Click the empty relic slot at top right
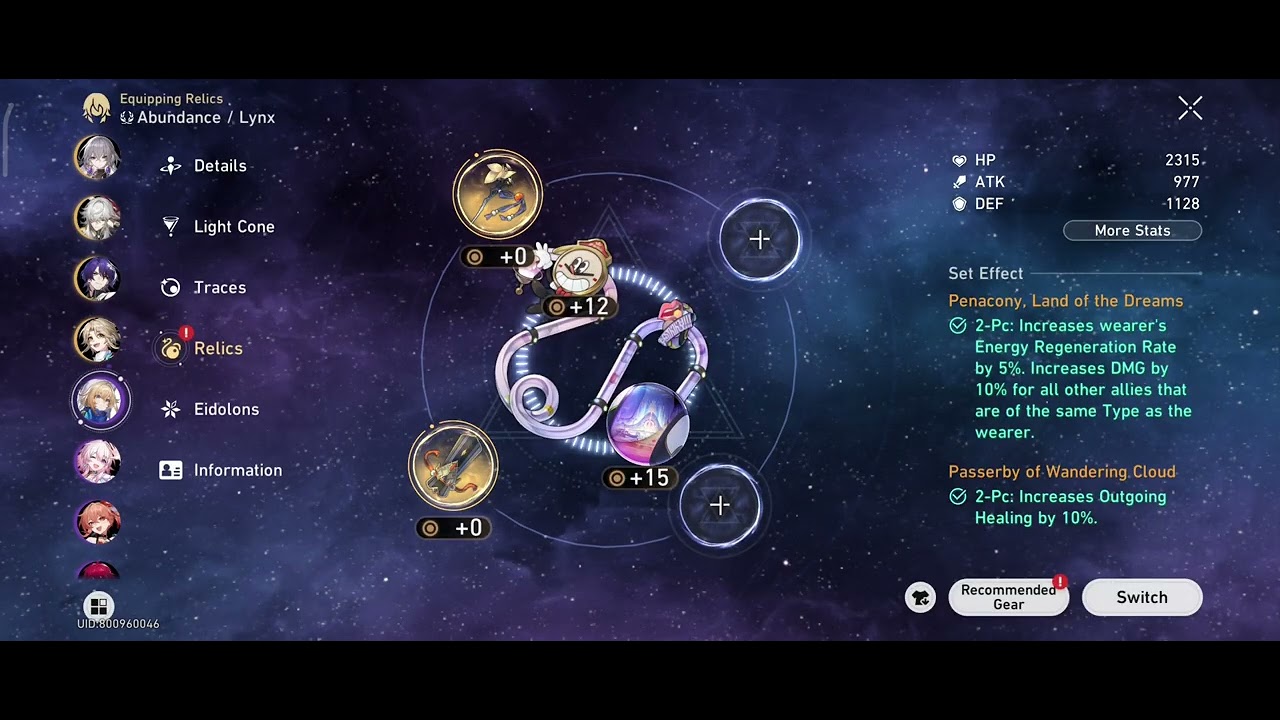The image size is (1280, 720). [x=759, y=239]
